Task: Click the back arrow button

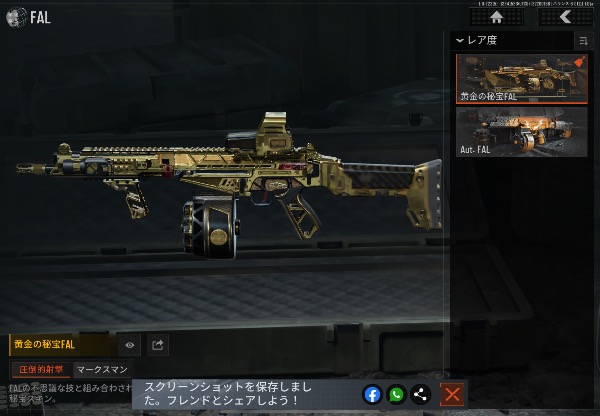Action: tap(567, 16)
